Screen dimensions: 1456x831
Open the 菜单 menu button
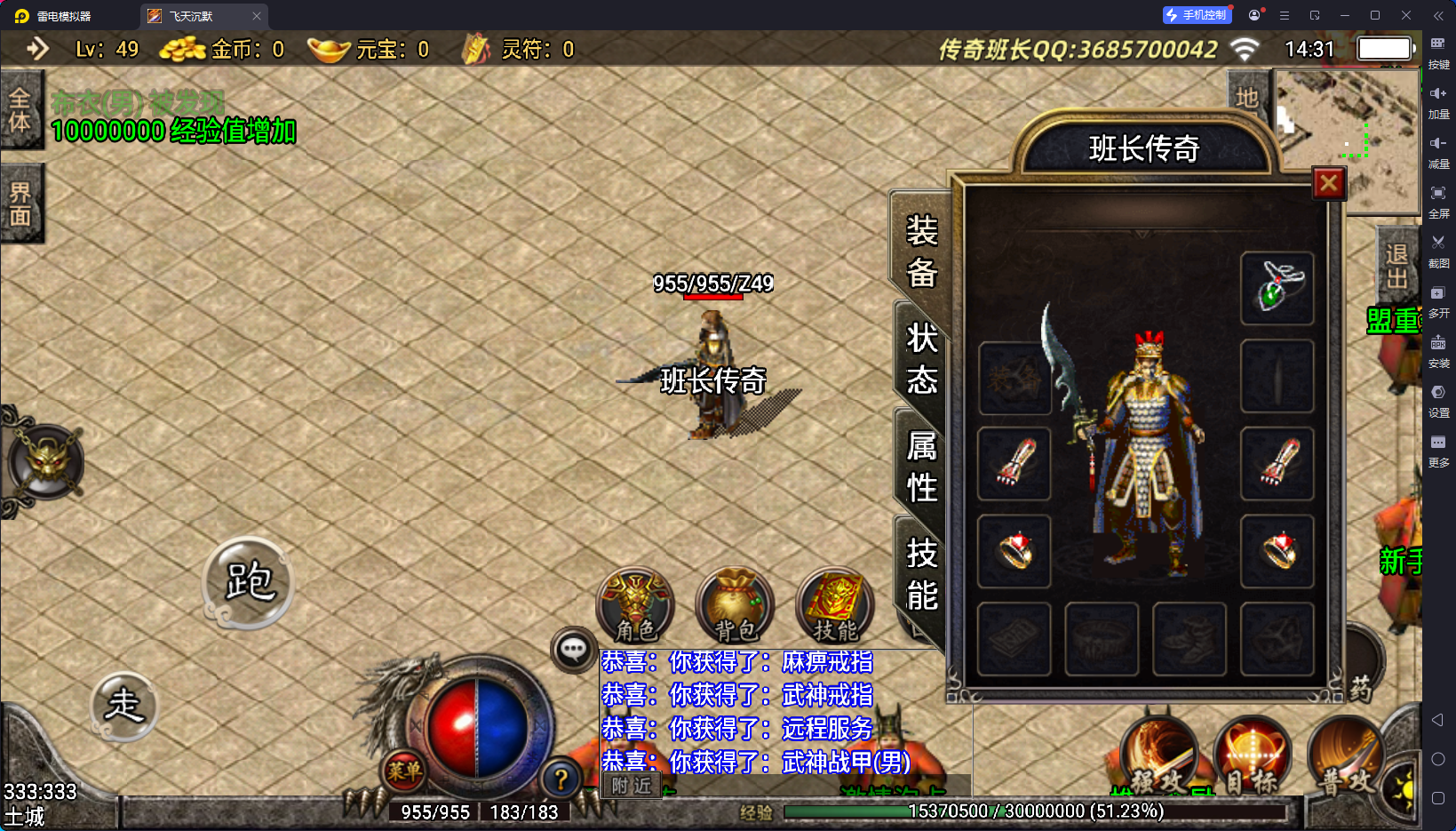[x=404, y=771]
